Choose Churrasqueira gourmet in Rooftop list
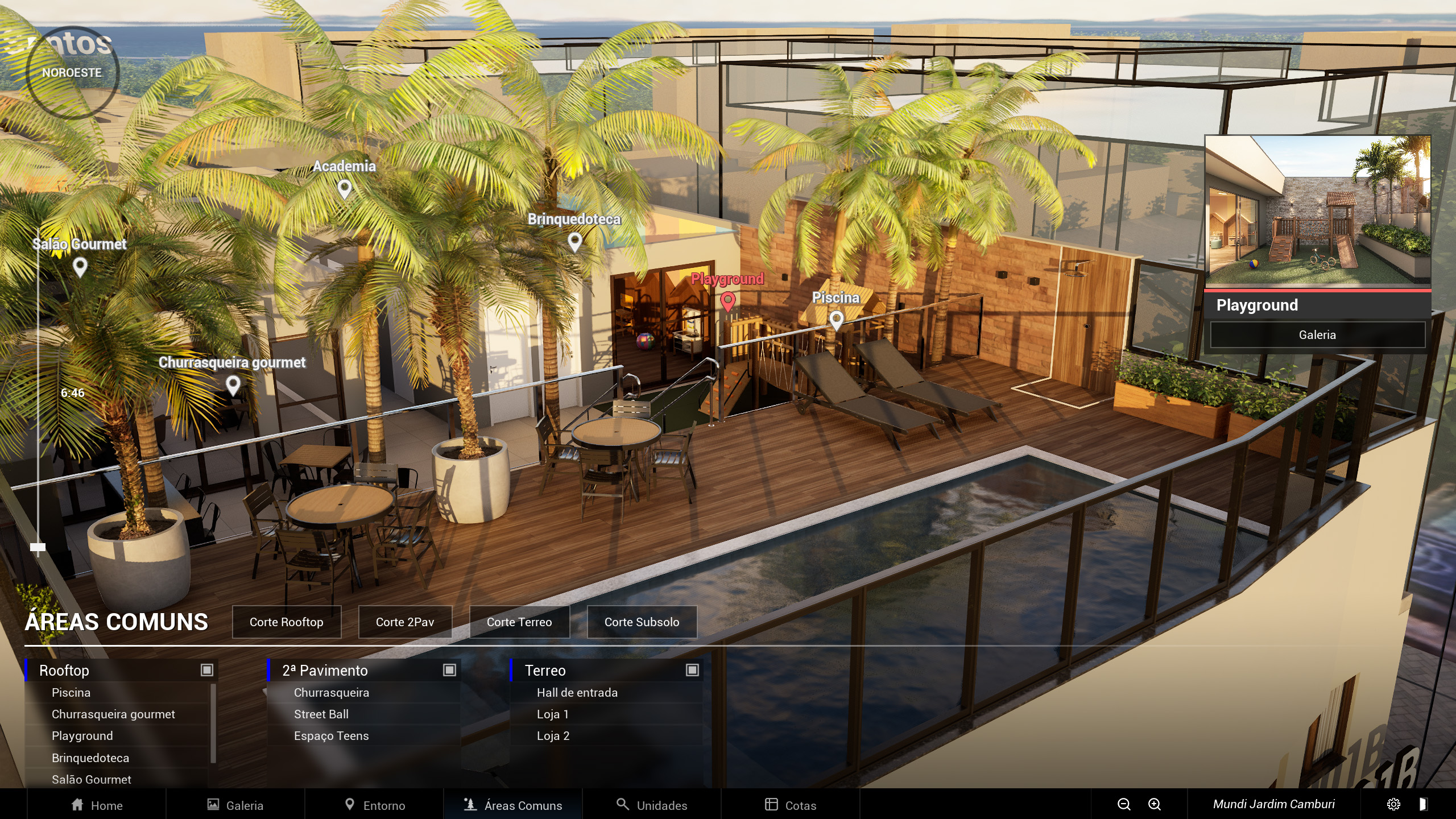 point(113,714)
